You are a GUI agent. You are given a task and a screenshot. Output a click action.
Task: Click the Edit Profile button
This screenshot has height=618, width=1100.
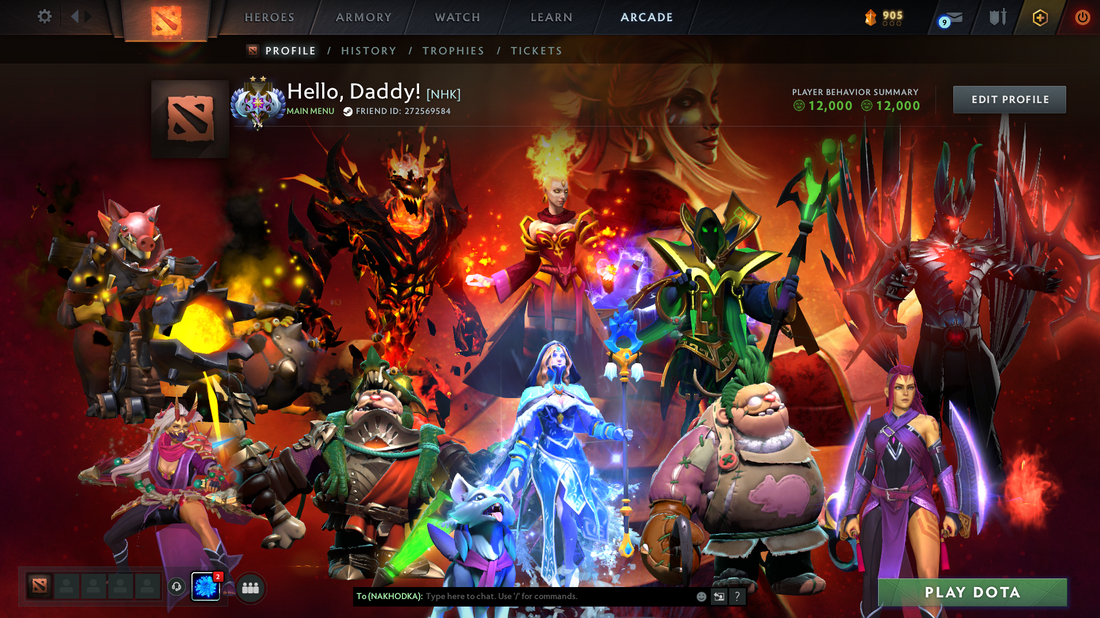click(1009, 100)
